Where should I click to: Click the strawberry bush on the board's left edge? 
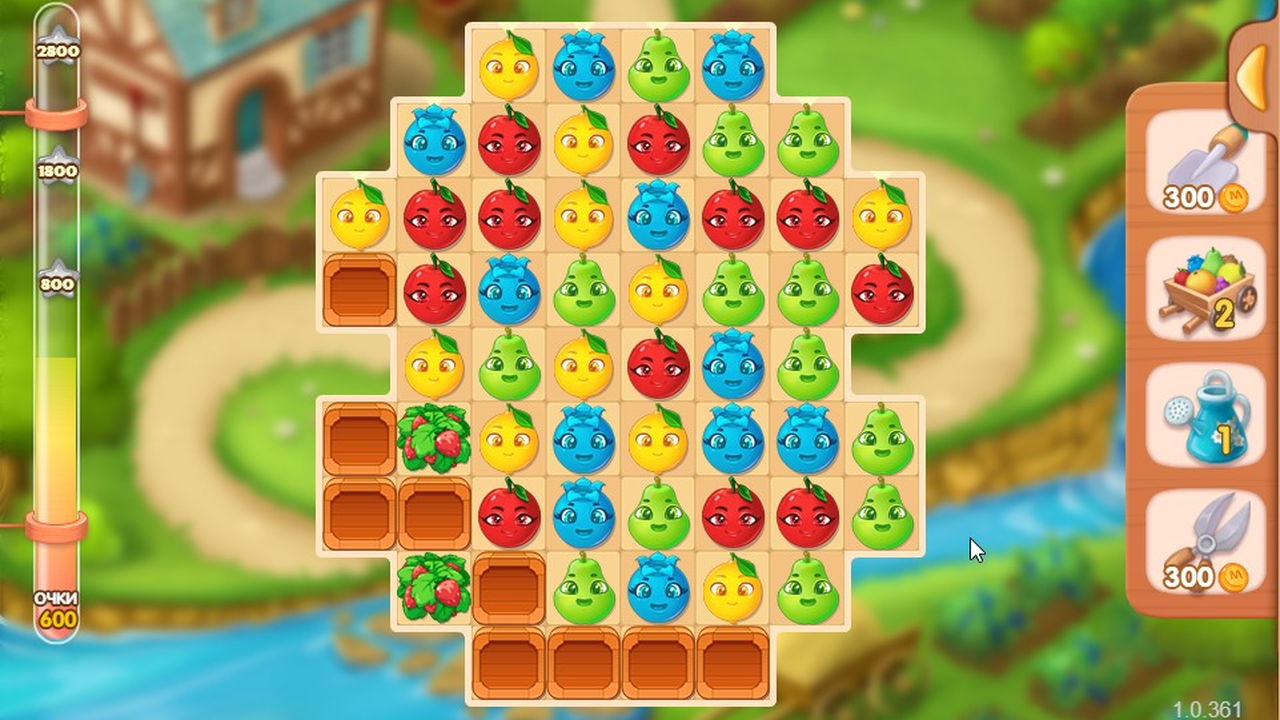[x=434, y=440]
